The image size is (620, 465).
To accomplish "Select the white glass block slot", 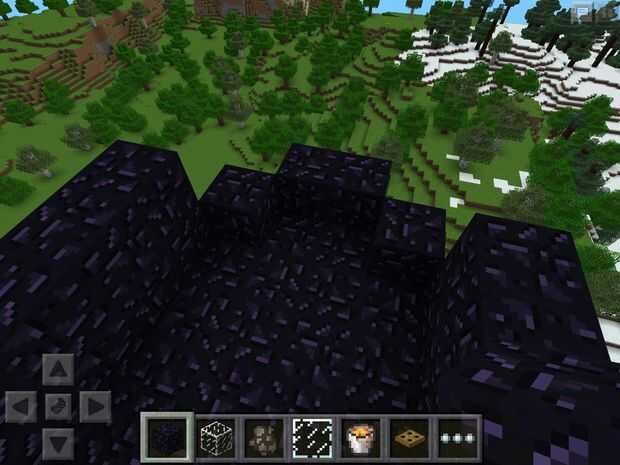I will tap(213, 437).
